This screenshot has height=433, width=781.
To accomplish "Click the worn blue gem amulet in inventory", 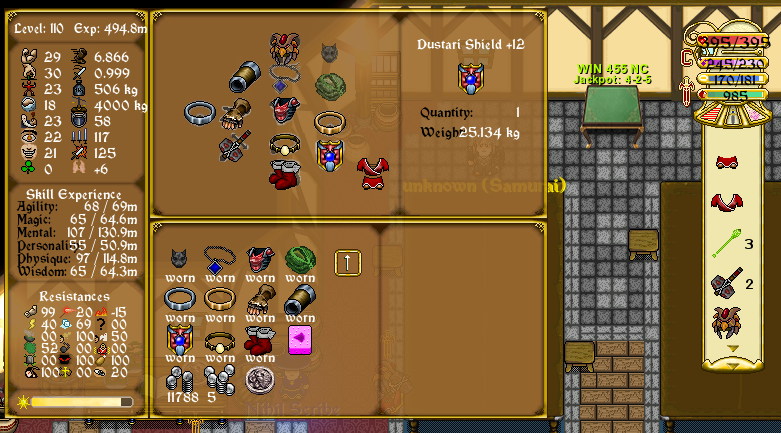I will [x=219, y=260].
